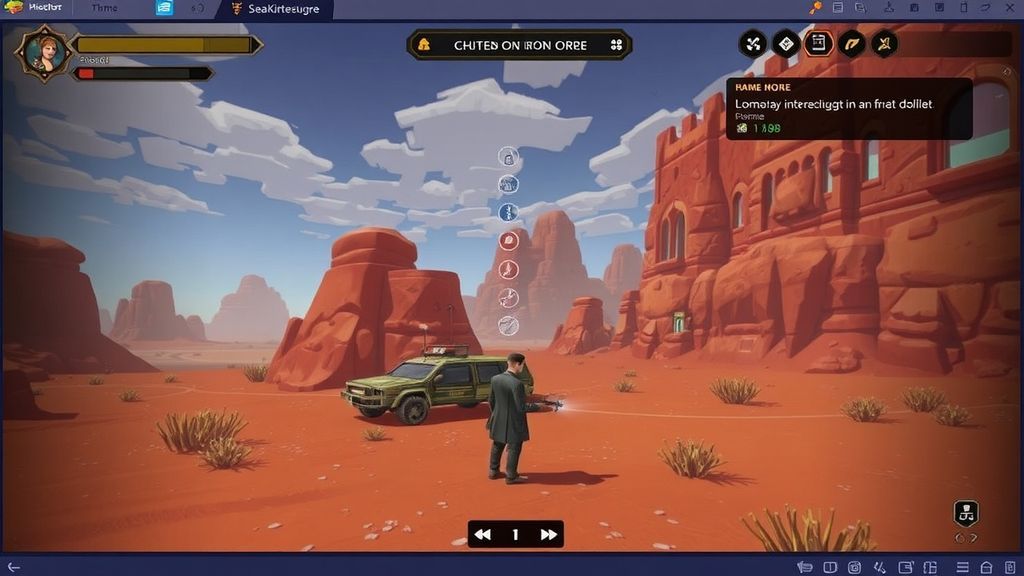This screenshot has width=1024, height=576.
Task: Click the character portrait in the HUD
Action: click(x=43, y=53)
